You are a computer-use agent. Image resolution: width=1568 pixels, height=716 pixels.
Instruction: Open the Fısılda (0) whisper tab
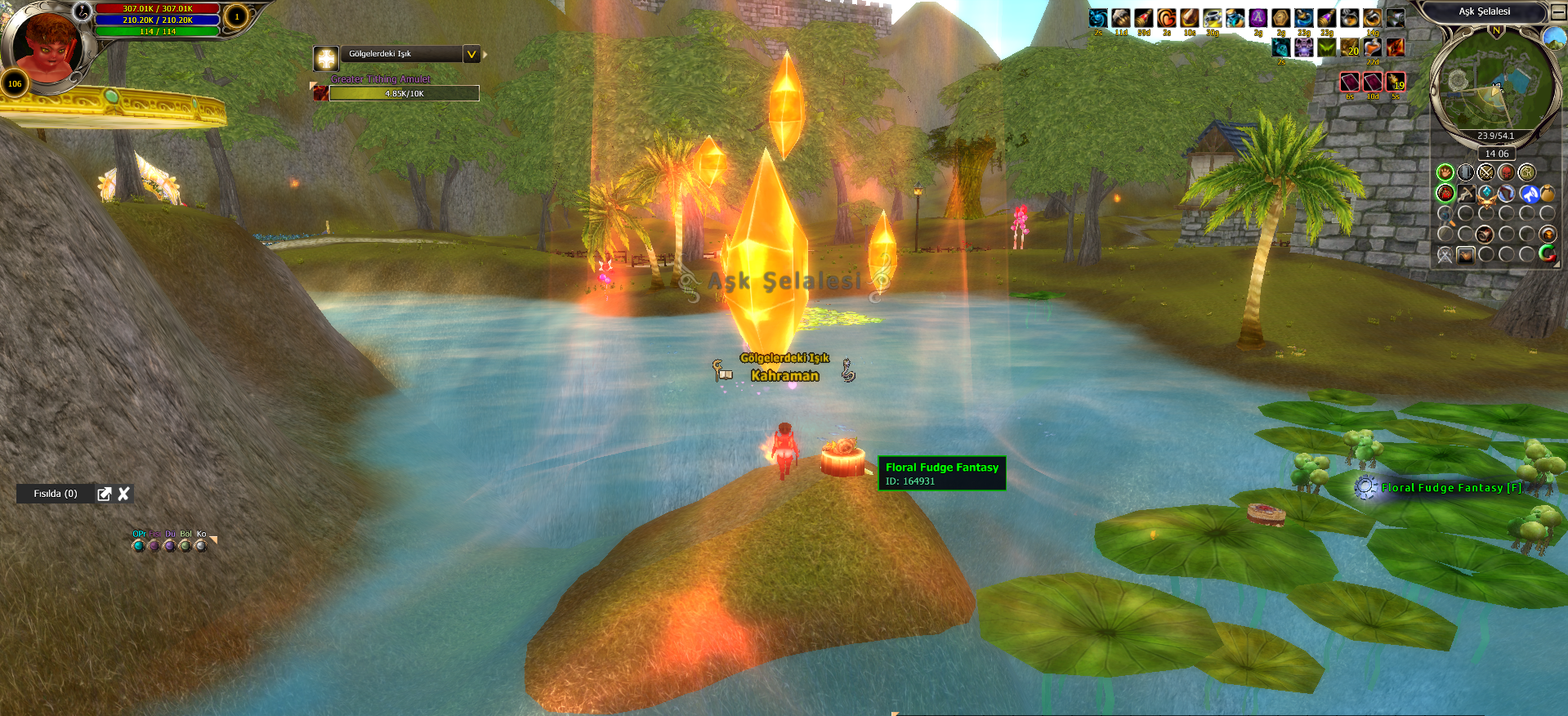tap(56, 494)
